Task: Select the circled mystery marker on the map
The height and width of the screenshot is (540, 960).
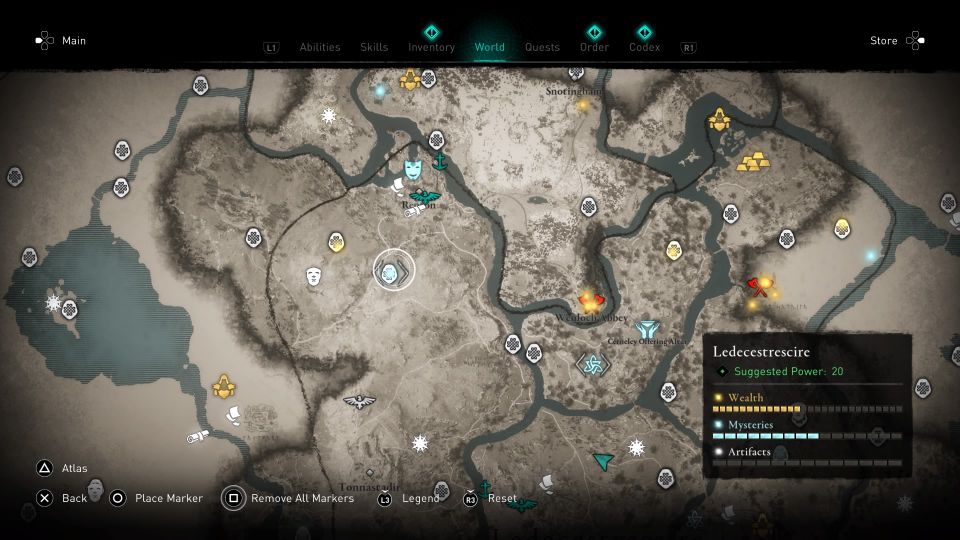Action: click(x=393, y=270)
